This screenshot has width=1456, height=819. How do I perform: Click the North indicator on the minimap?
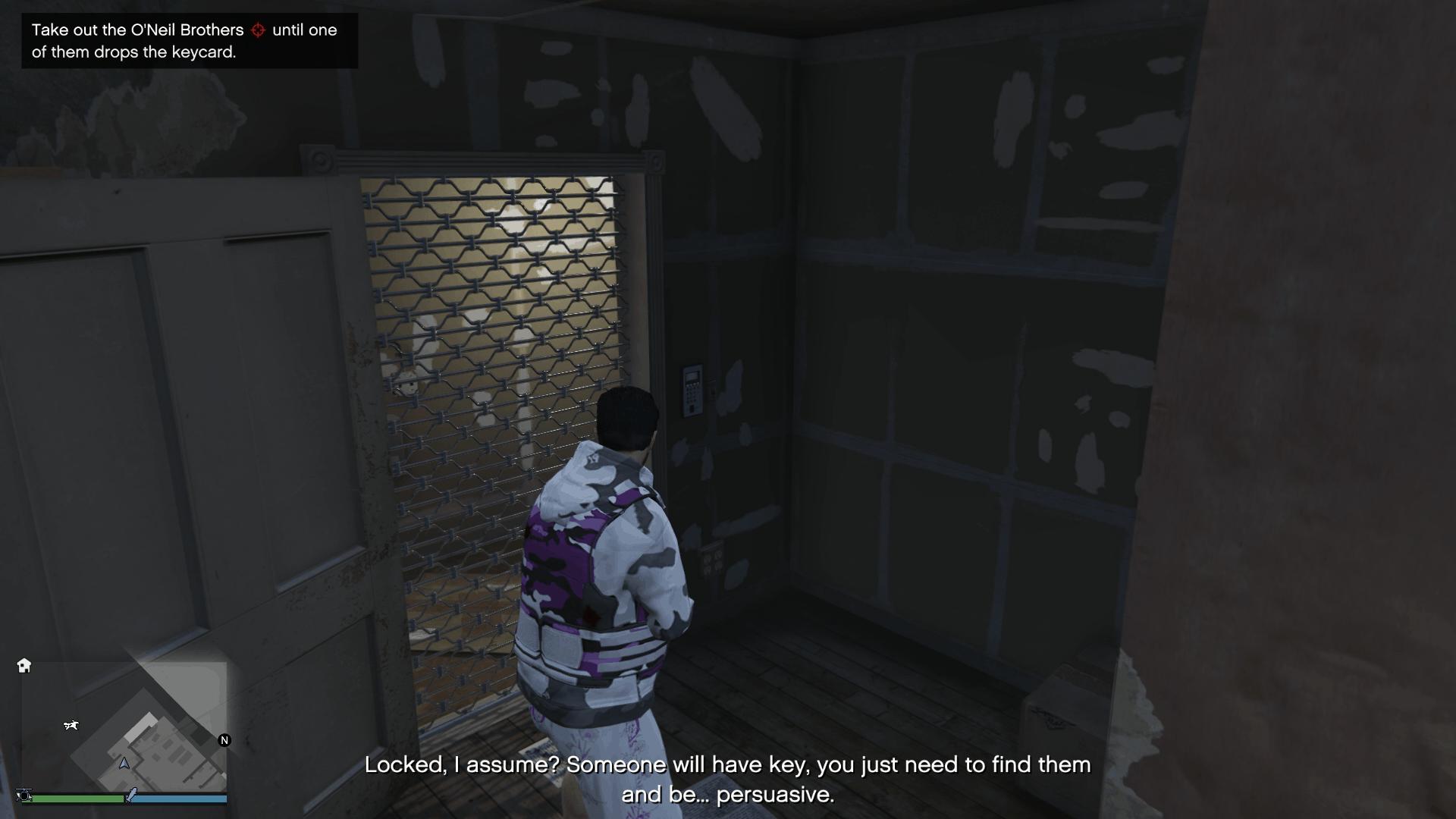coord(224,740)
